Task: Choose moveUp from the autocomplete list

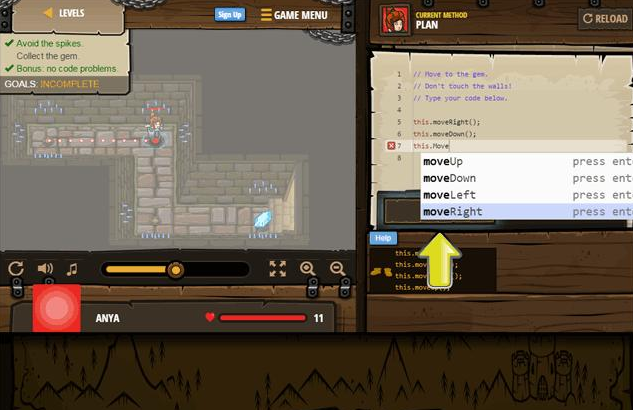Action: [x=443, y=161]
